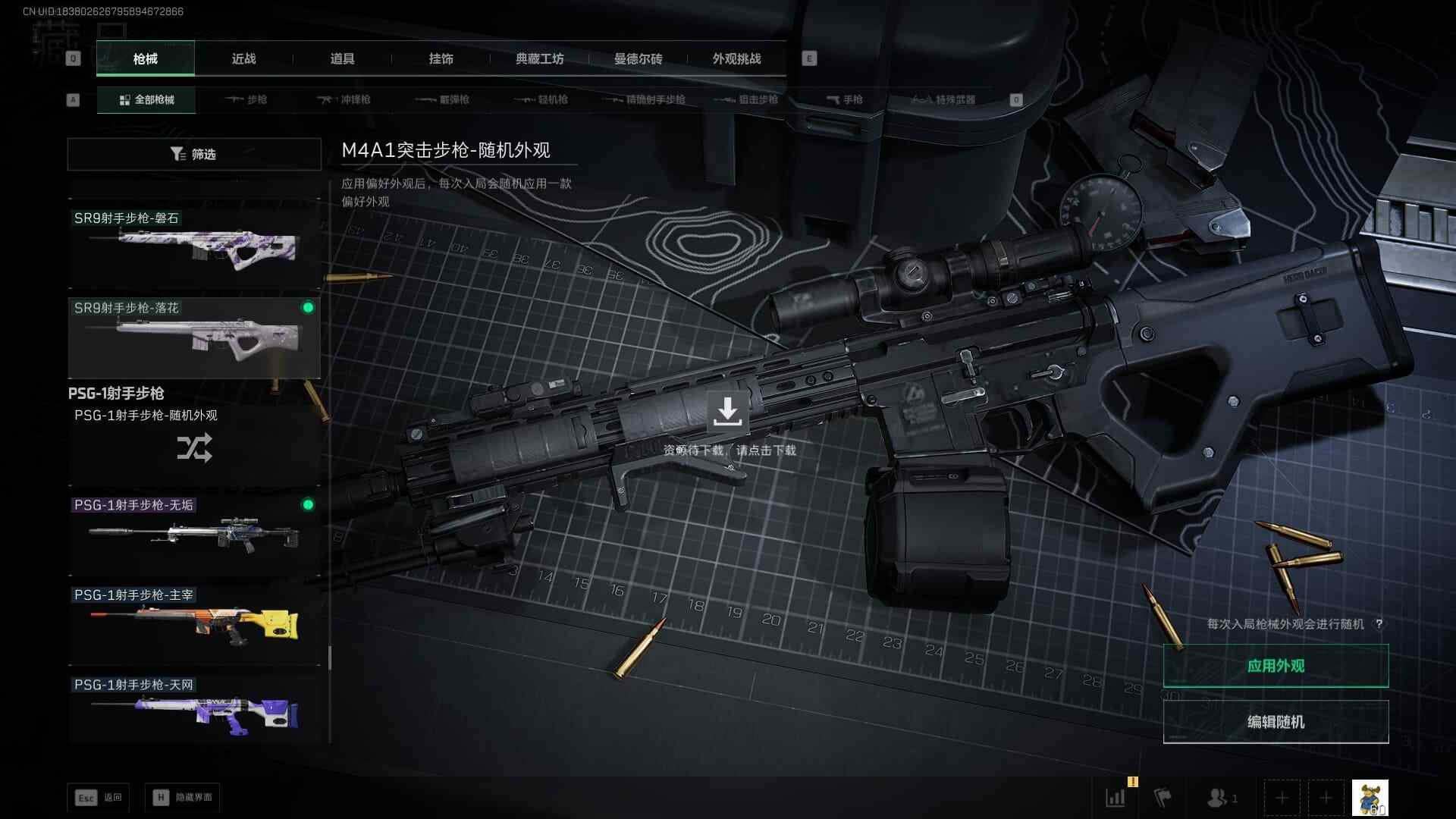Show 全部枪械 all firearms category

(x=146, y=99)
